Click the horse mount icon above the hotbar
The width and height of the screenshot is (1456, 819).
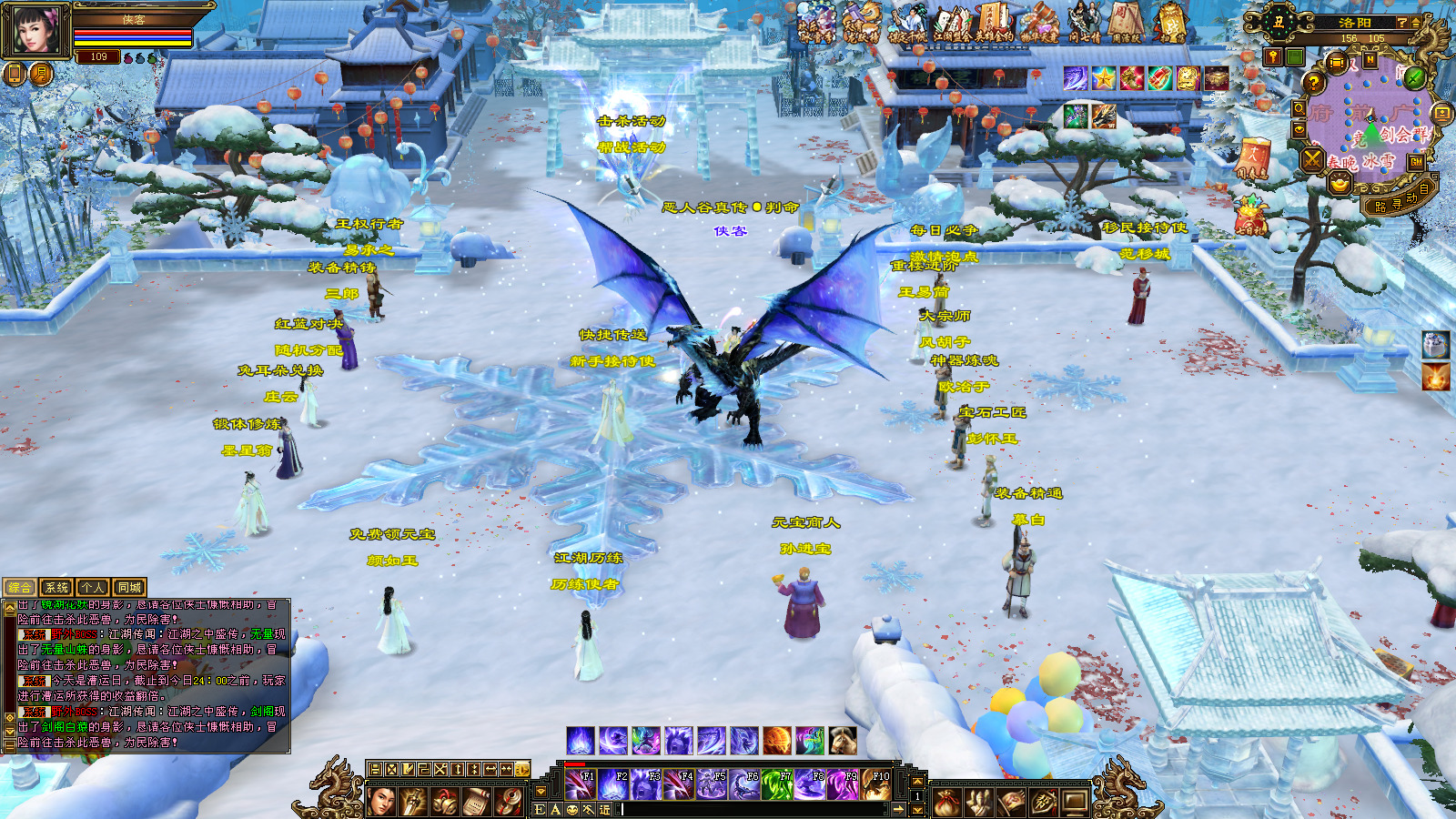(x=843, y=741)
